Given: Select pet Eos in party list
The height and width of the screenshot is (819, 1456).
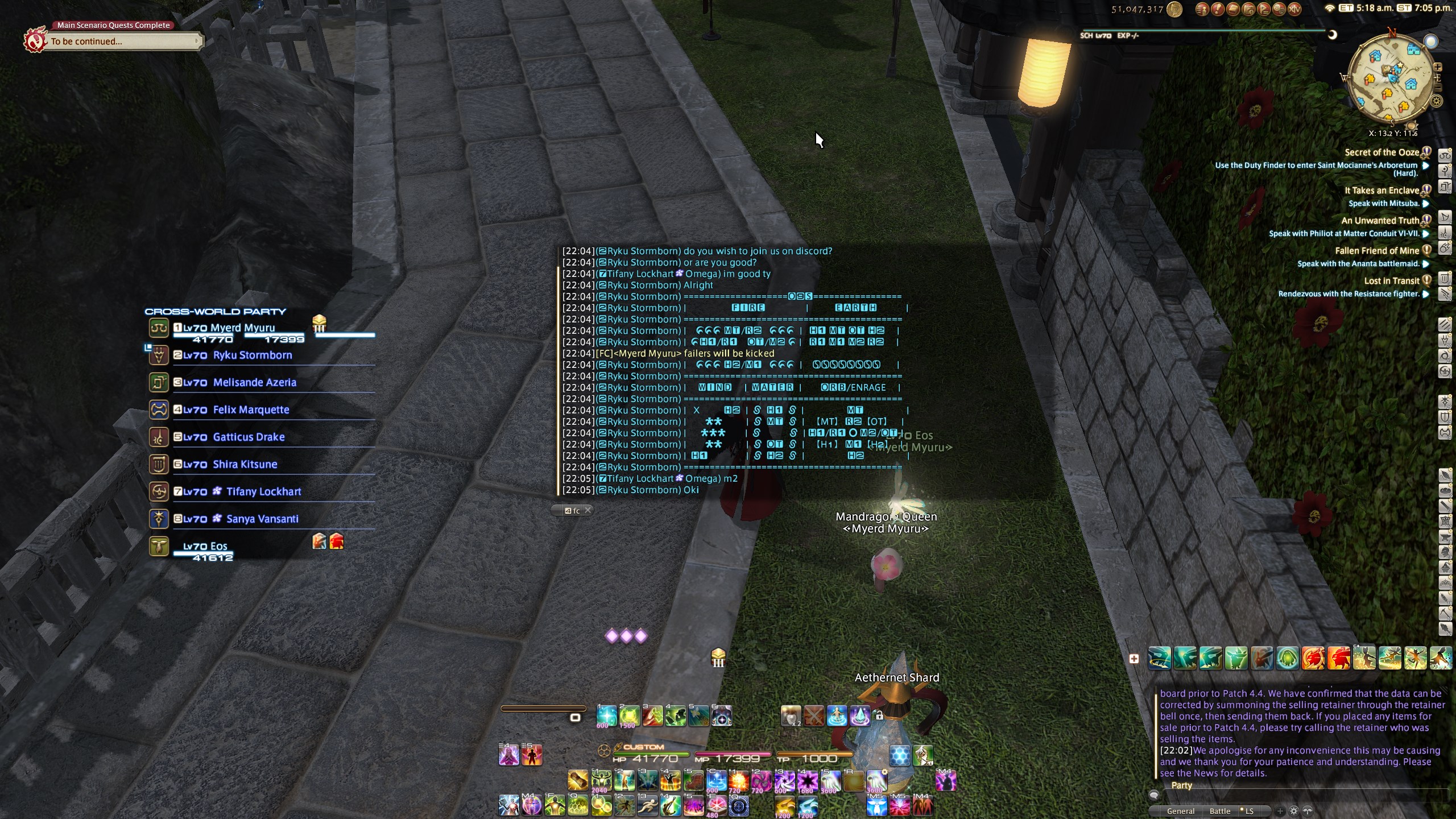Looking at the screenshot, I should tap(205, 547).
